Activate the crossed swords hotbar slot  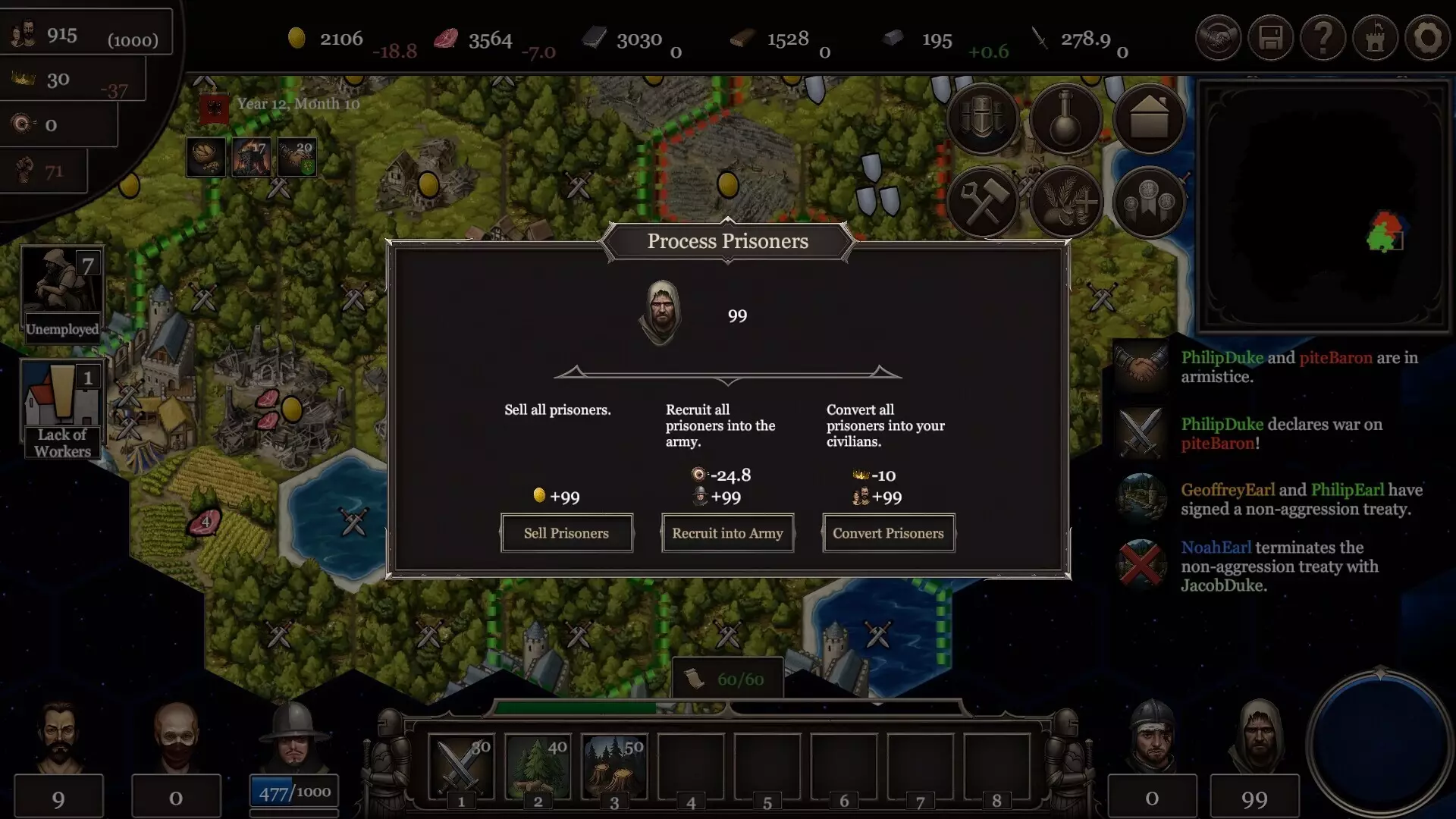click(460, 766)
